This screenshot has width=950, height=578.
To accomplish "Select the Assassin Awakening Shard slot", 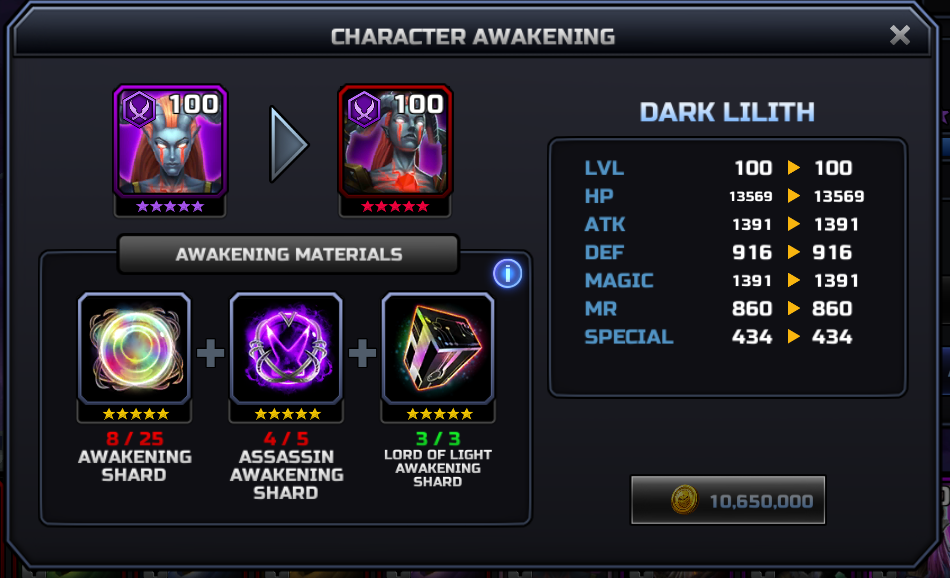I will point(286,348).
